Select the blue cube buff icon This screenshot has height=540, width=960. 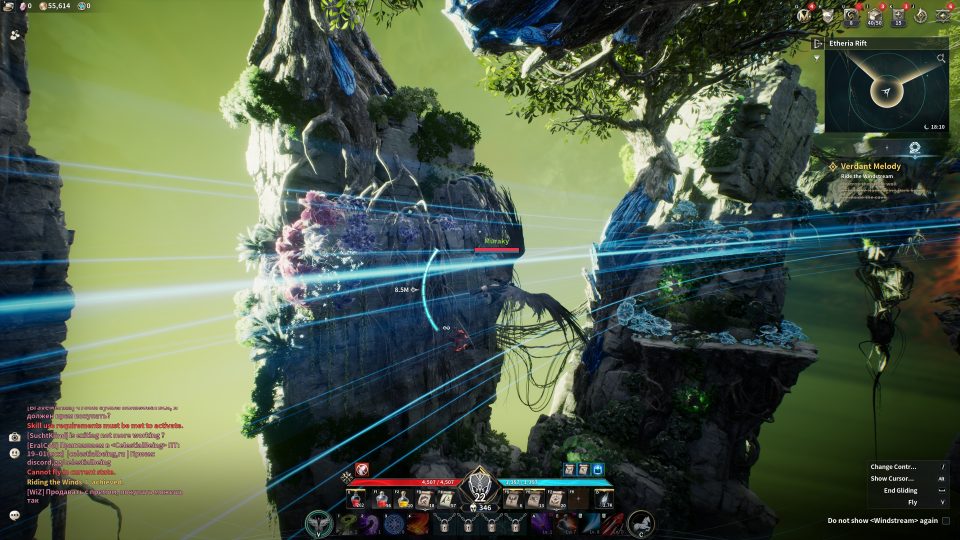[x=598, y=468]
